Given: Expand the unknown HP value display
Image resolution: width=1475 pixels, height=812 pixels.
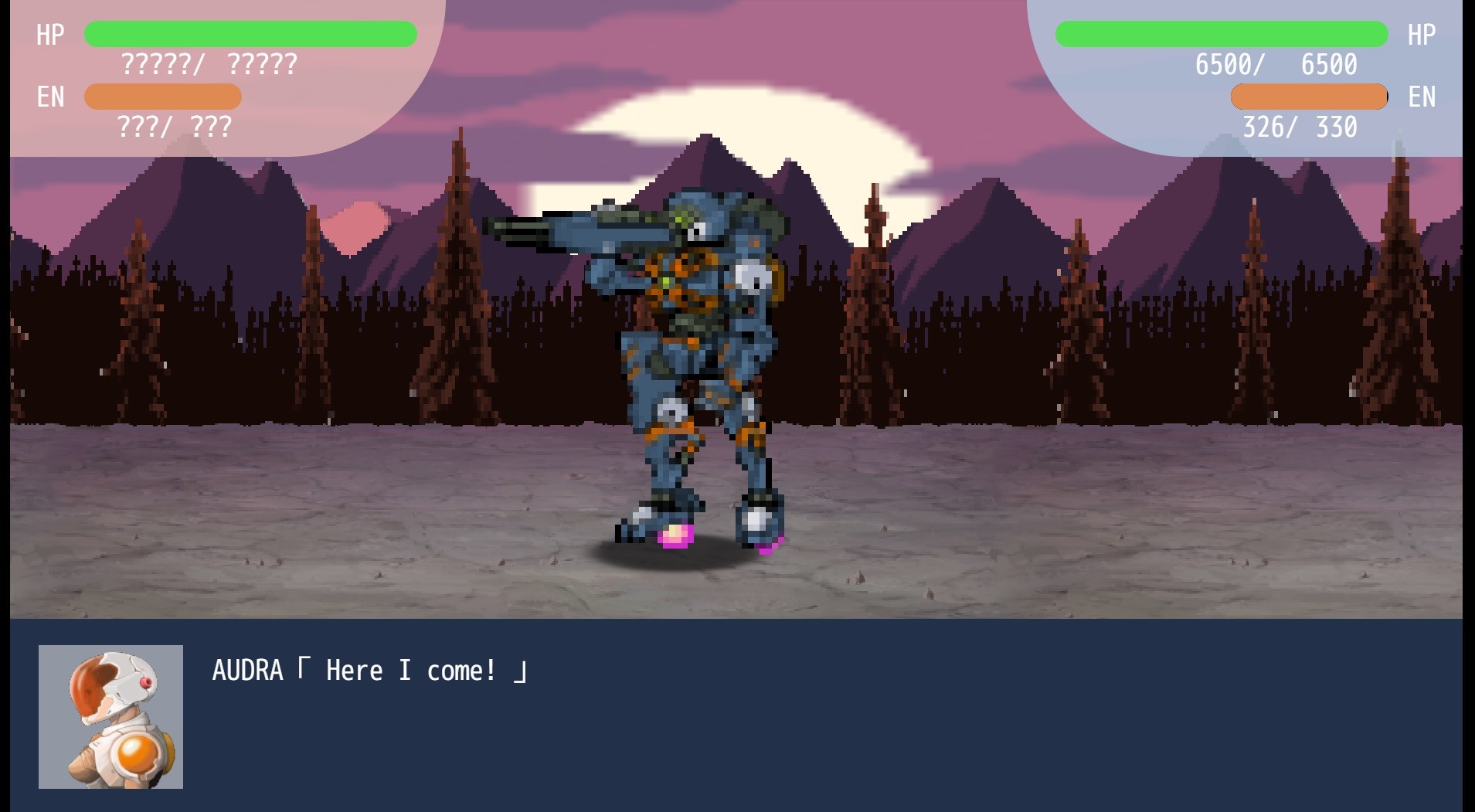Looking at the screenshot, I should [x=209, y=66].
